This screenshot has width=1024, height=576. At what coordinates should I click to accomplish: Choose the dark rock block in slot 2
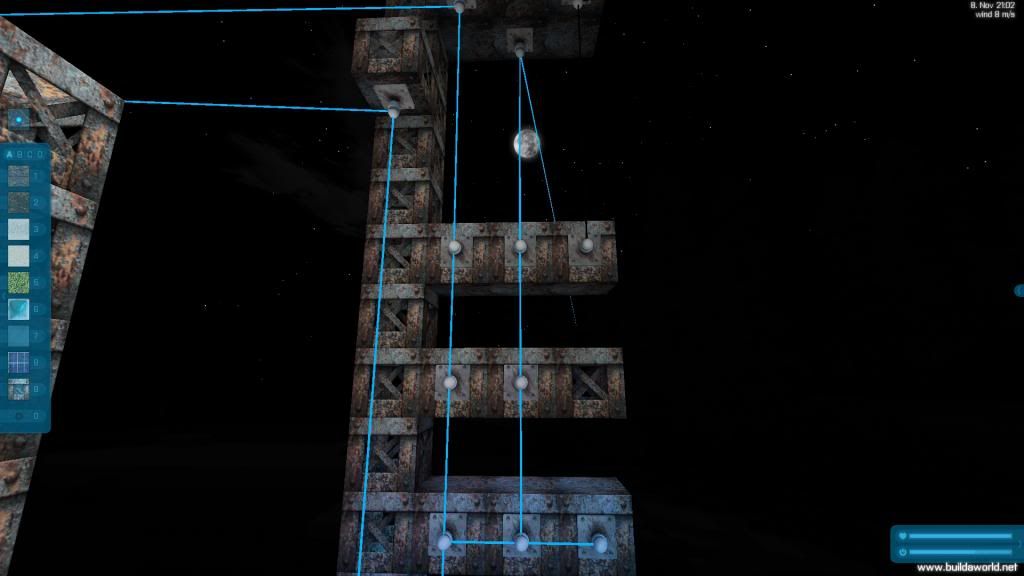(x=18, y=204)
